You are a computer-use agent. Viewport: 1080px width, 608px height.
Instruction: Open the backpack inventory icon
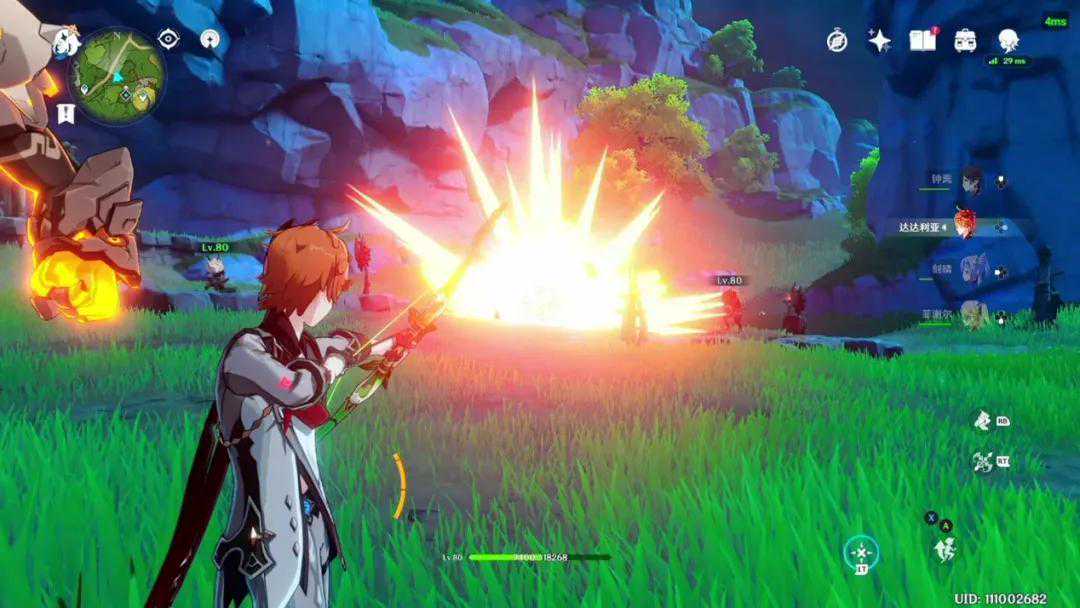pos(965,40)
